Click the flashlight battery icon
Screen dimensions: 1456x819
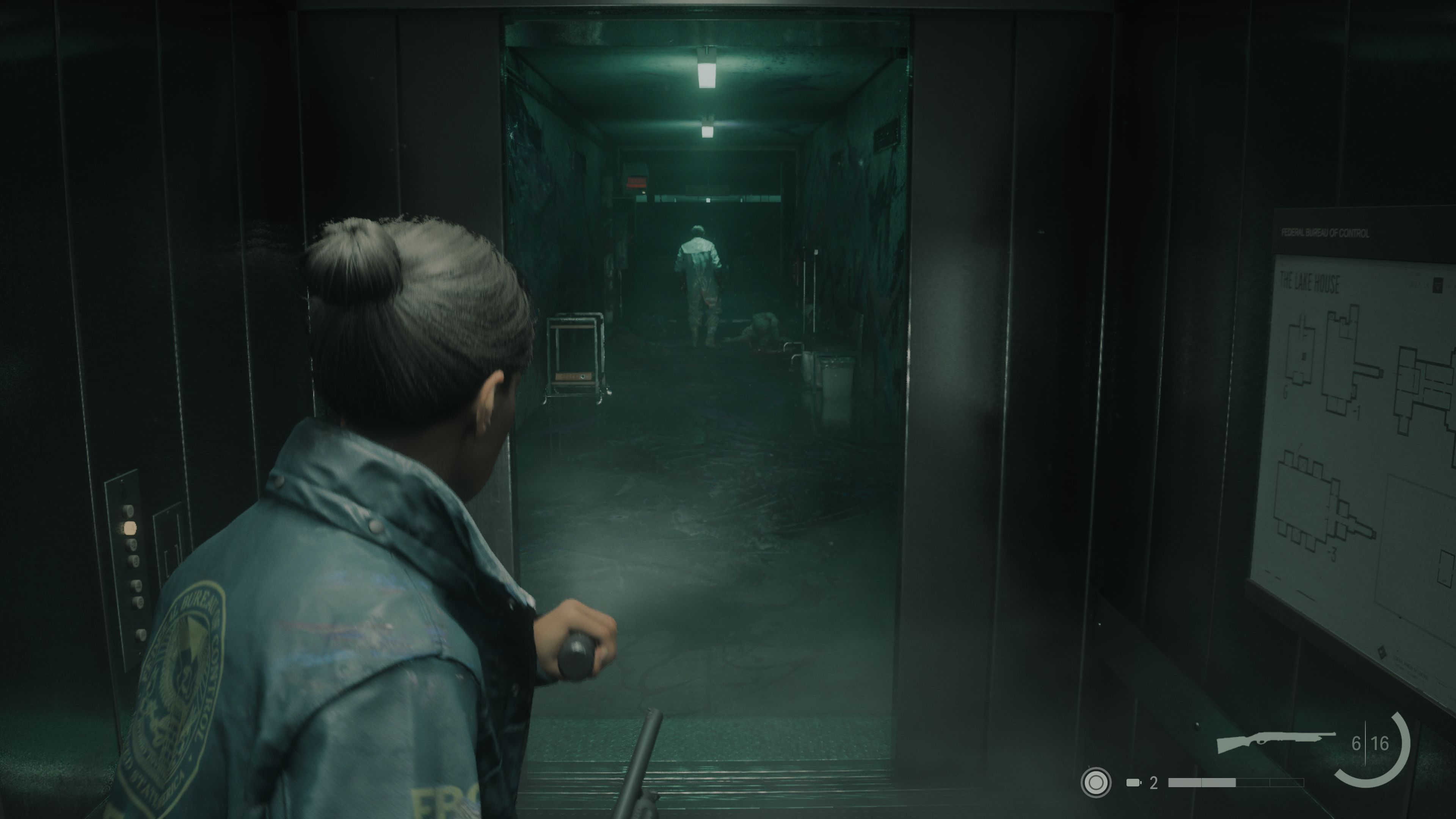[1133, 783]
